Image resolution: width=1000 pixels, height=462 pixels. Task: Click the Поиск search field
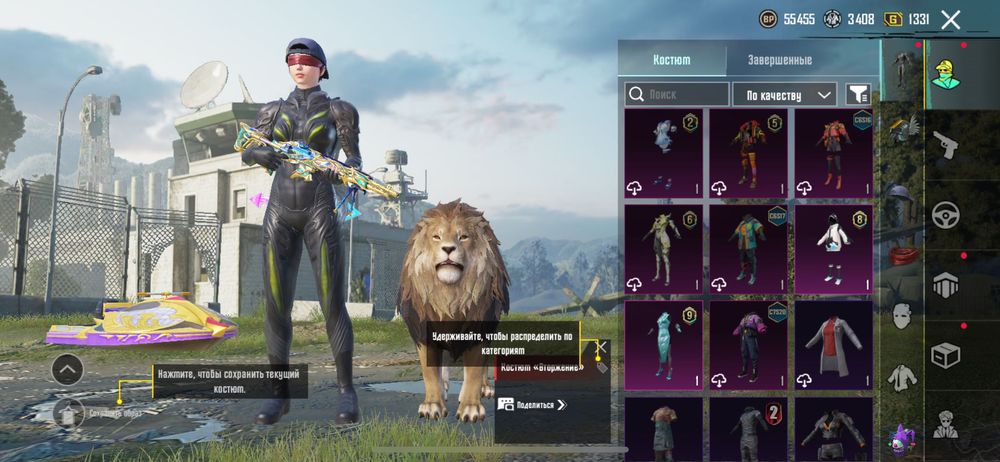(677, 95)
